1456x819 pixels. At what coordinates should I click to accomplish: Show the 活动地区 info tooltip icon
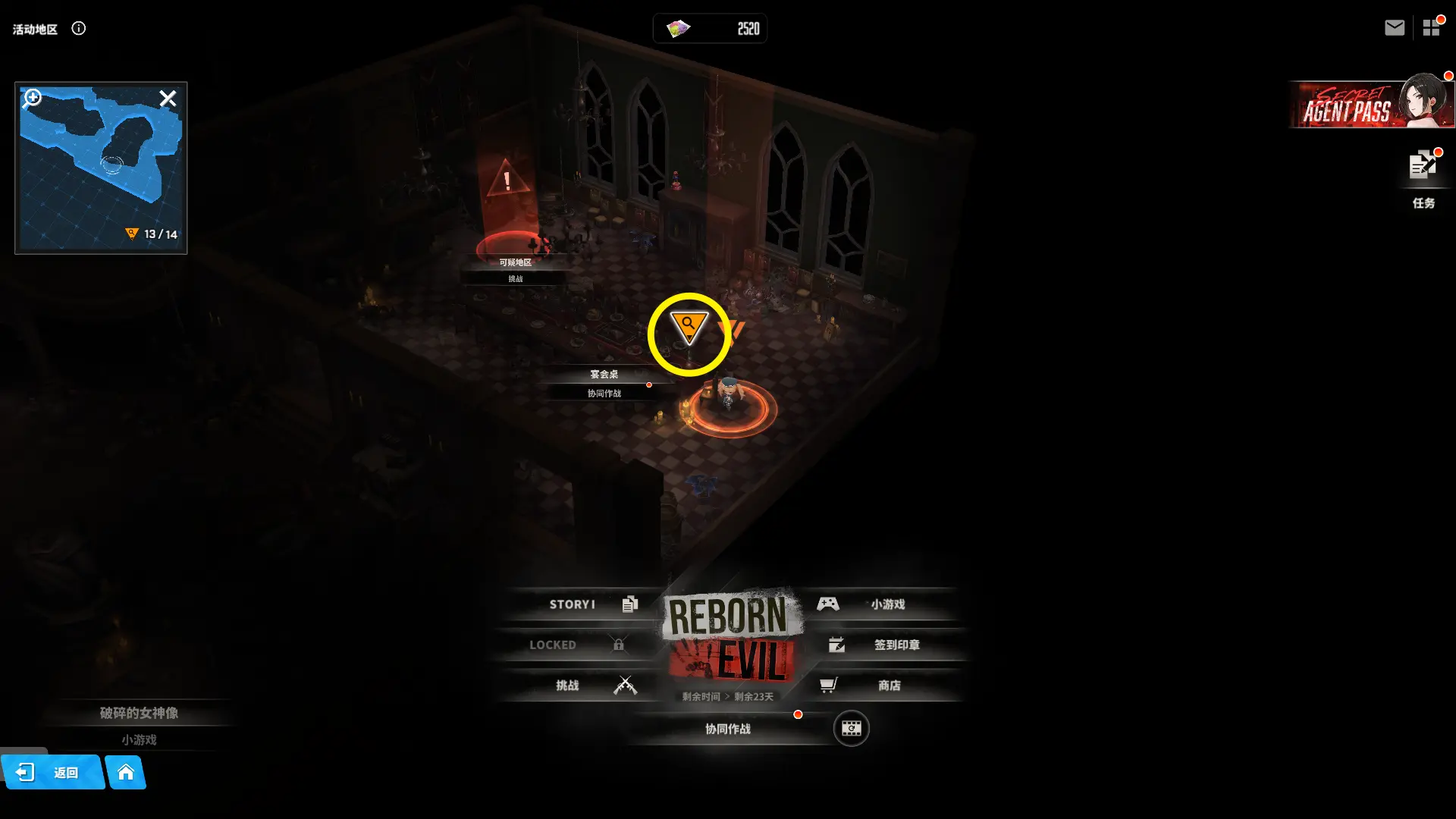79,29
